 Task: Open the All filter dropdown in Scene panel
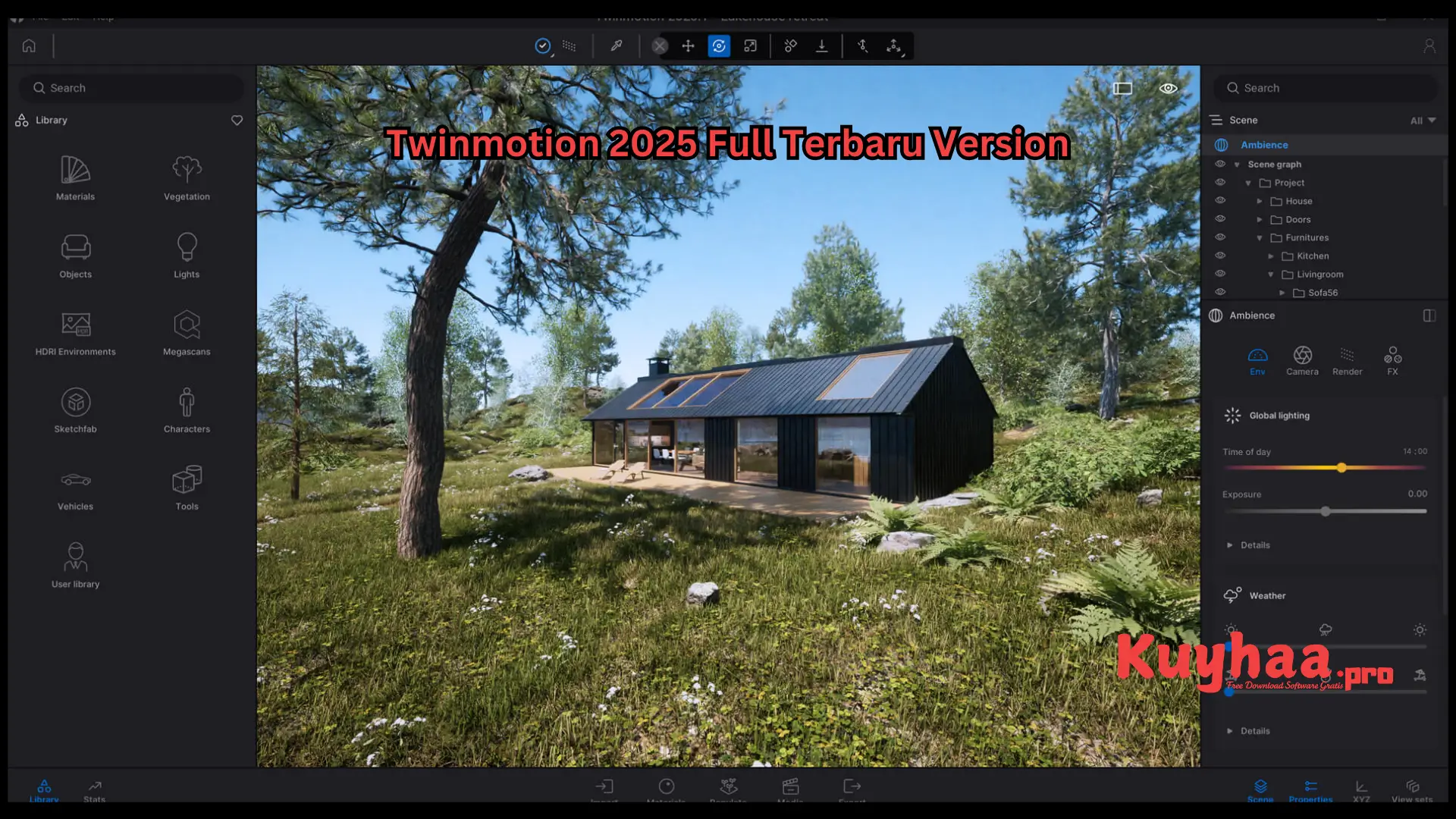(x=1421, y=120)
